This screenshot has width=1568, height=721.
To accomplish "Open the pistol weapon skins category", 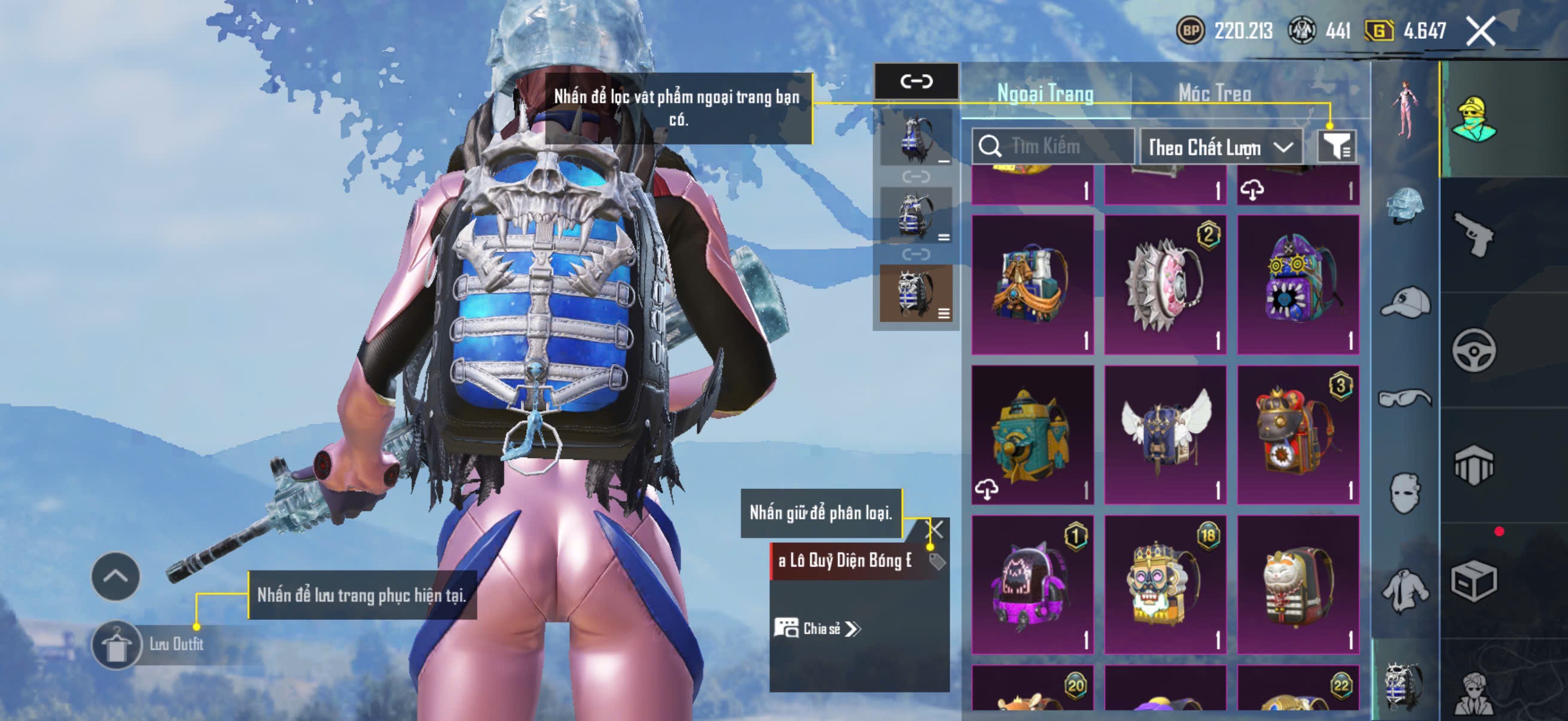I will point(1474,234).
